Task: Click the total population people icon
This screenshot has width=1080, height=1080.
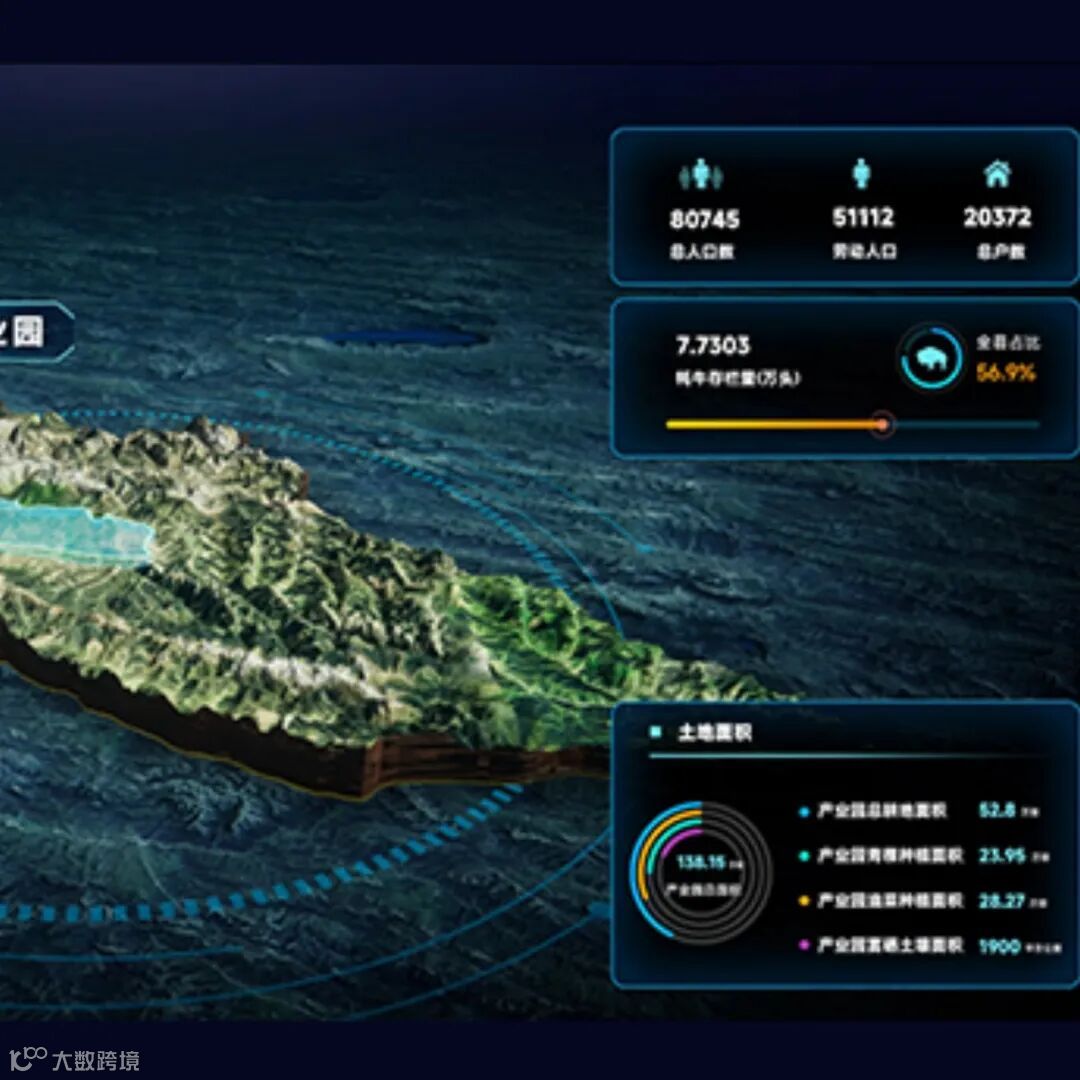Action: pos(703,176)
